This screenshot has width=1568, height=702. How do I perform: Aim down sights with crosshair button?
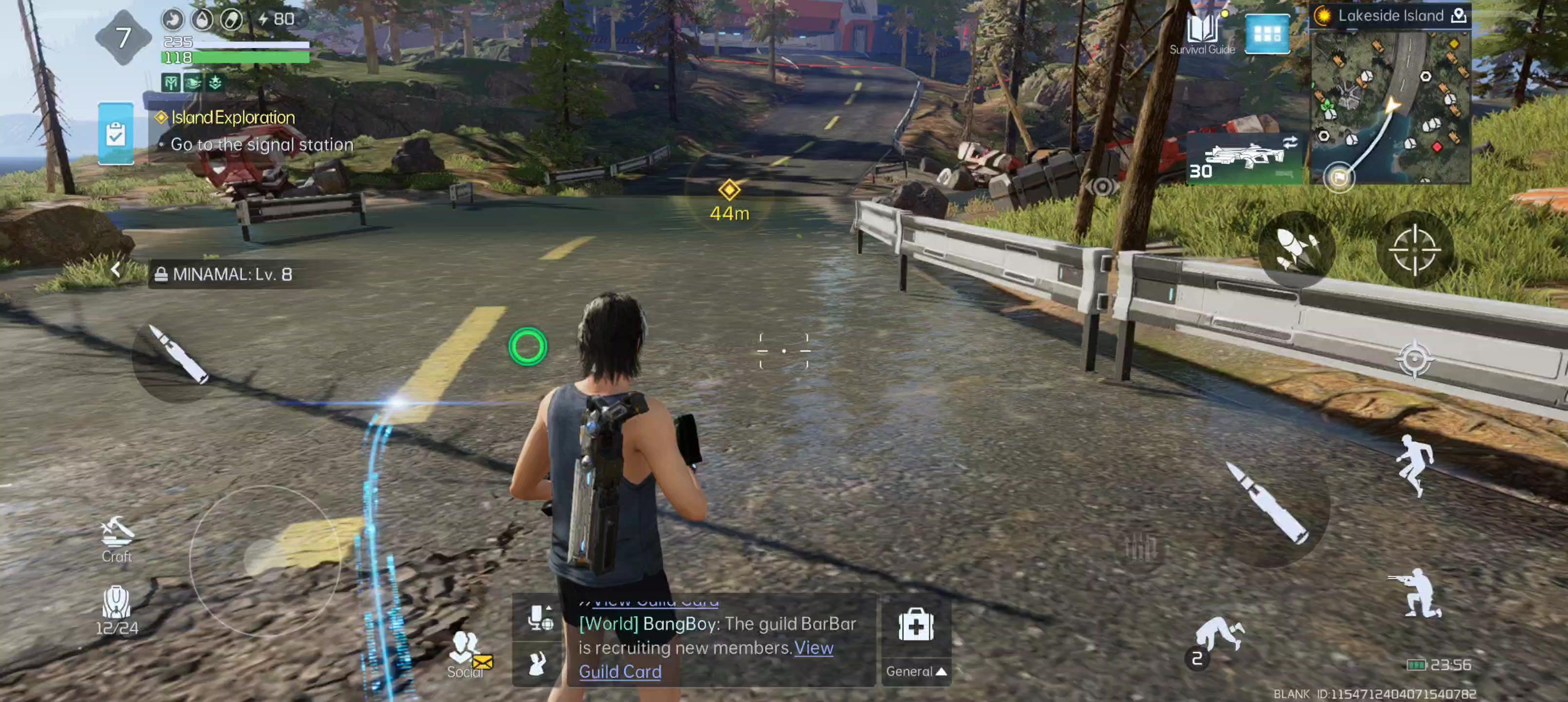(1414, 250)
